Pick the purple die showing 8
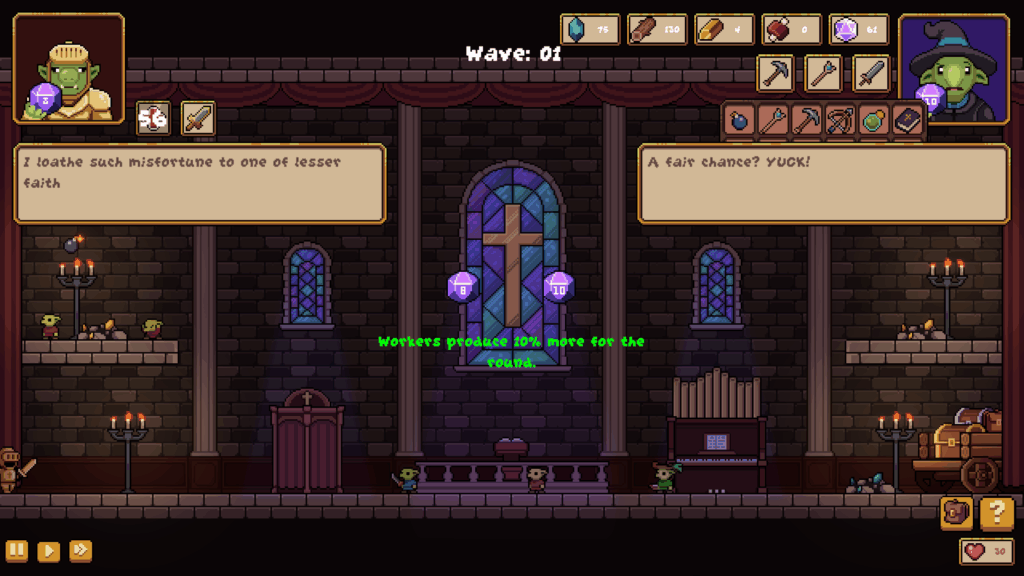1024x576 pixels. click(463, 287)
